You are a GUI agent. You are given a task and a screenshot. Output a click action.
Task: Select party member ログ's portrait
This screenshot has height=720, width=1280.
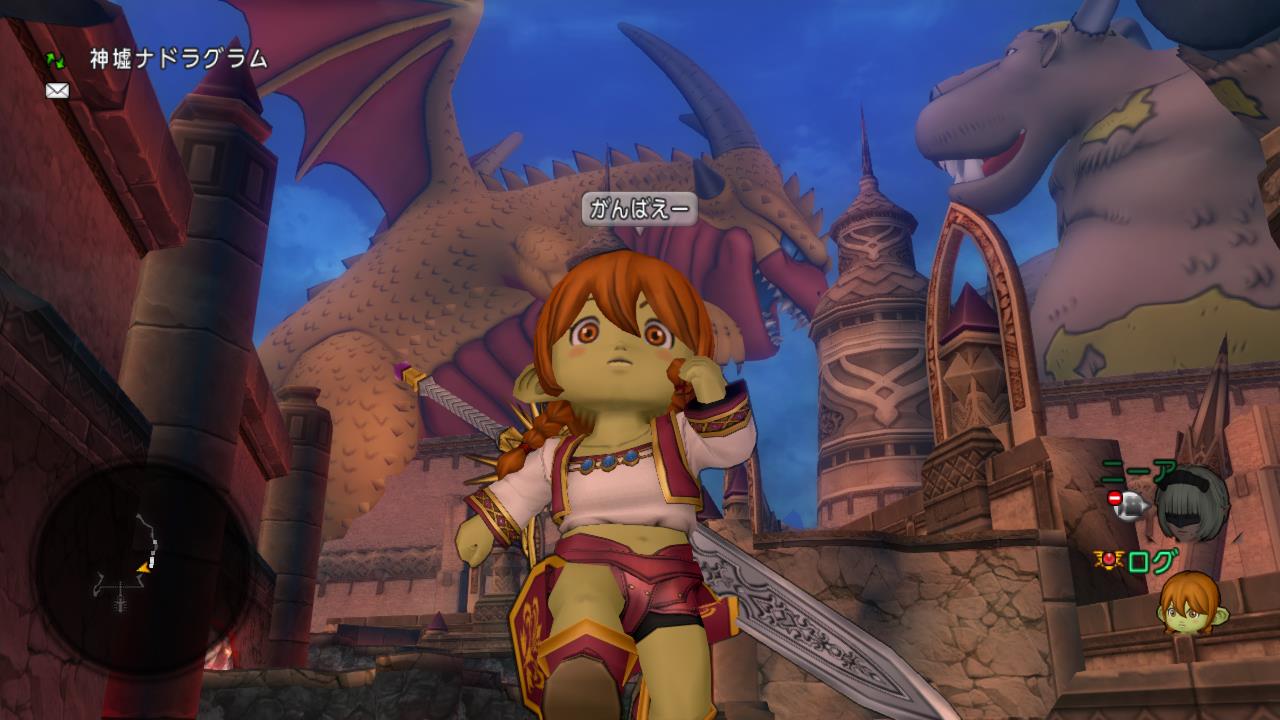1189,602
